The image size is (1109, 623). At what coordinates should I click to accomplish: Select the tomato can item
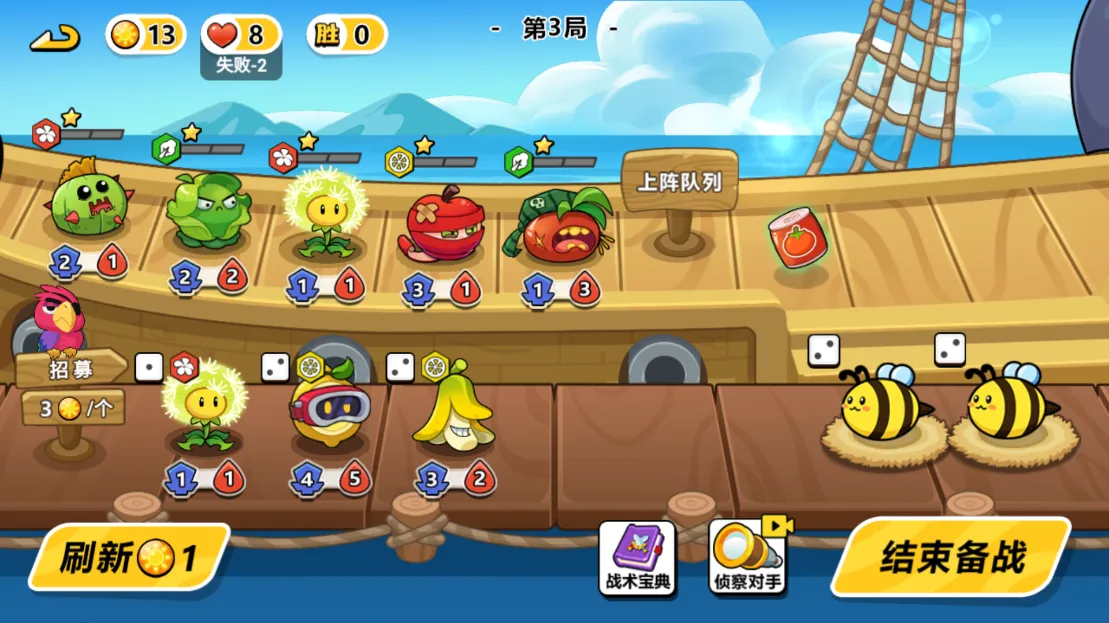point(797,238)
